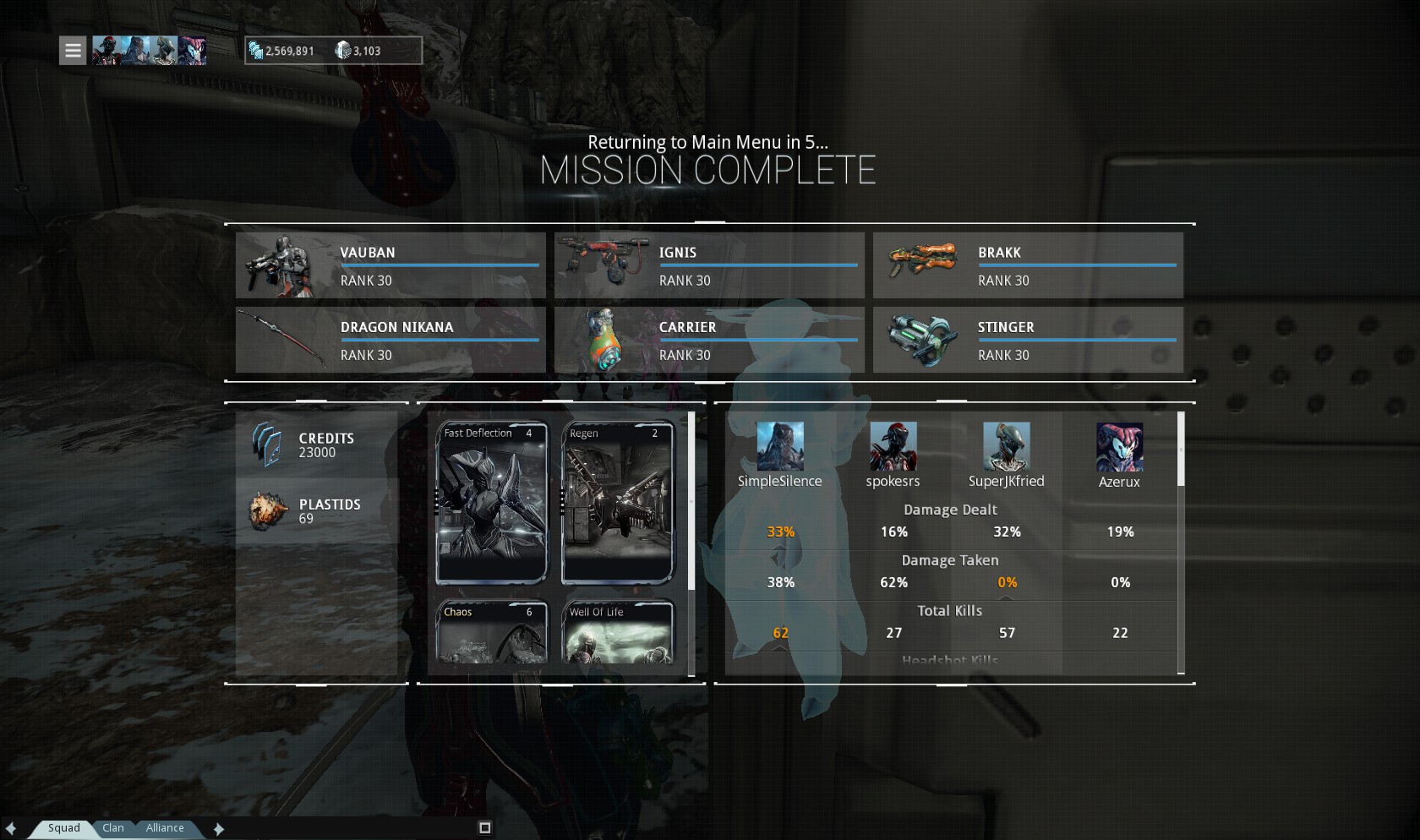Choose the Chaos mod card
This screenshot has width=1420, height=840.
click(x=491, y=632)
